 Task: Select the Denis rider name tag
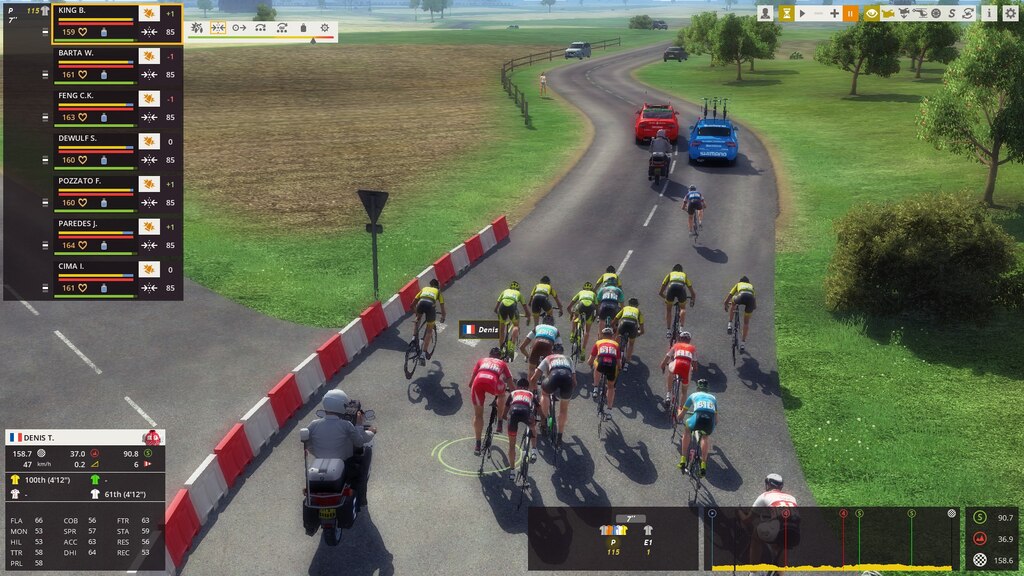[x=481, y=329]
